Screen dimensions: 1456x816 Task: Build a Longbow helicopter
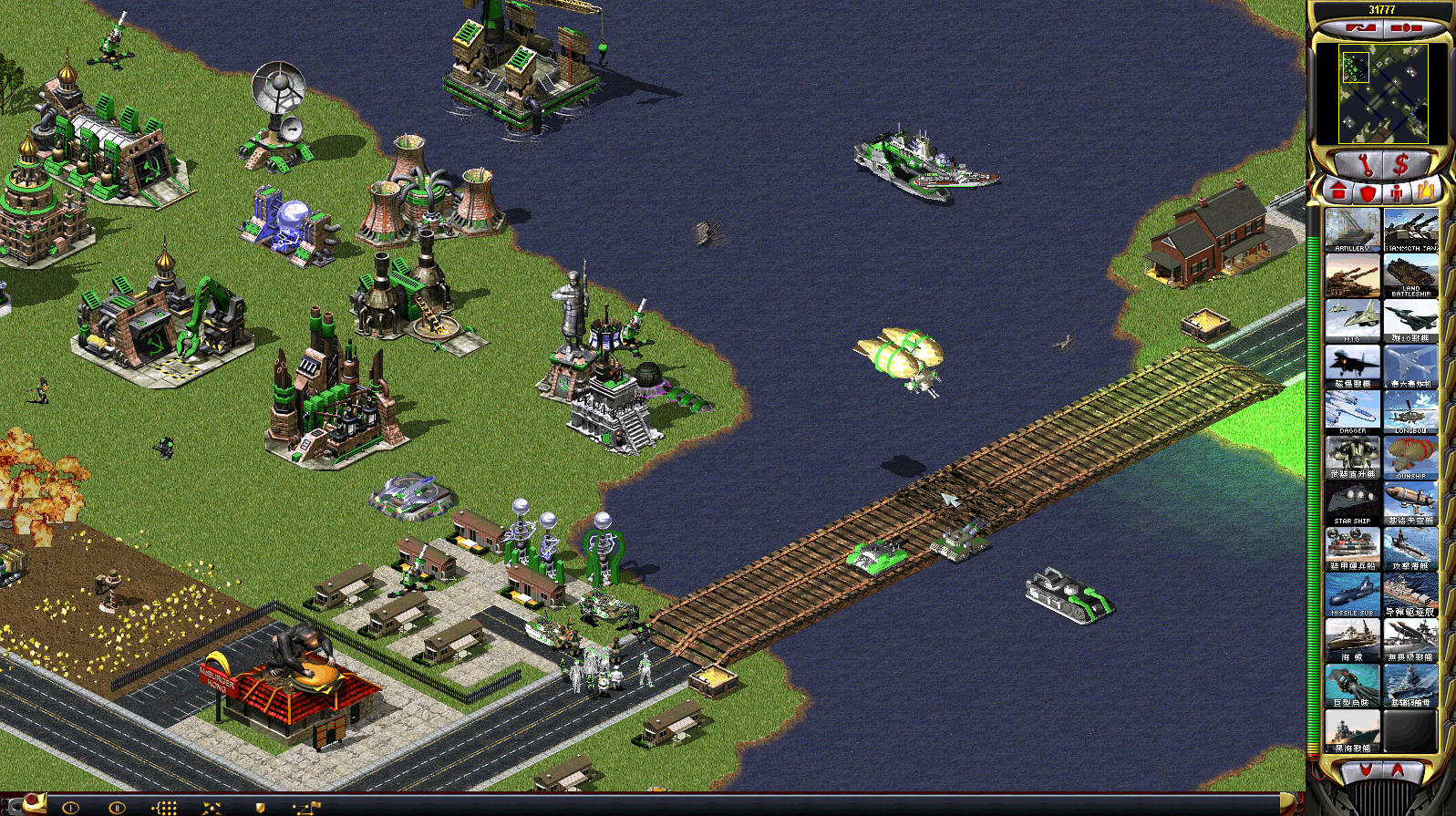point(1410,411)
